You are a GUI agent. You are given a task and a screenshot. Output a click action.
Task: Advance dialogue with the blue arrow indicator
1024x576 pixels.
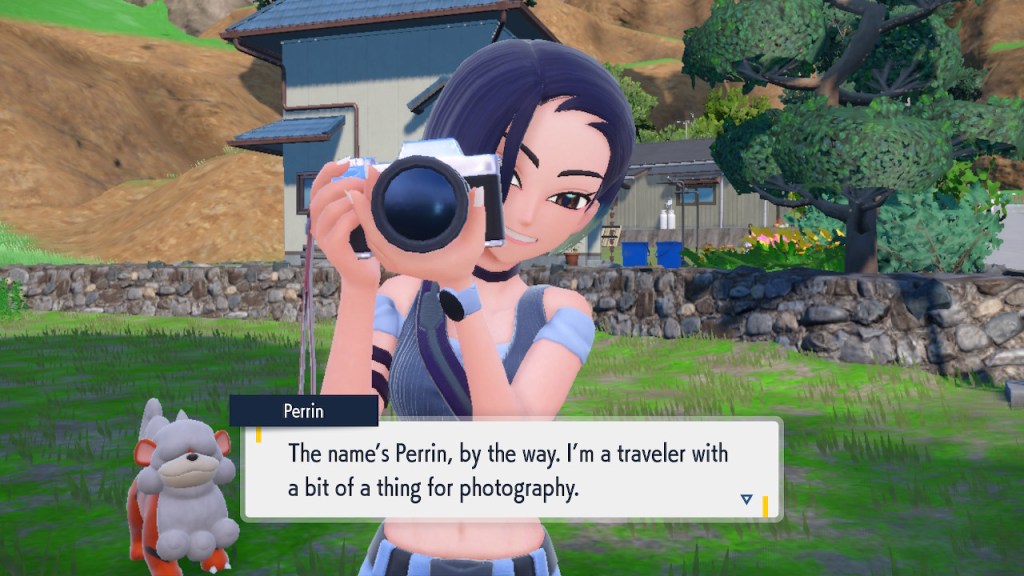[x=746, y=499]
